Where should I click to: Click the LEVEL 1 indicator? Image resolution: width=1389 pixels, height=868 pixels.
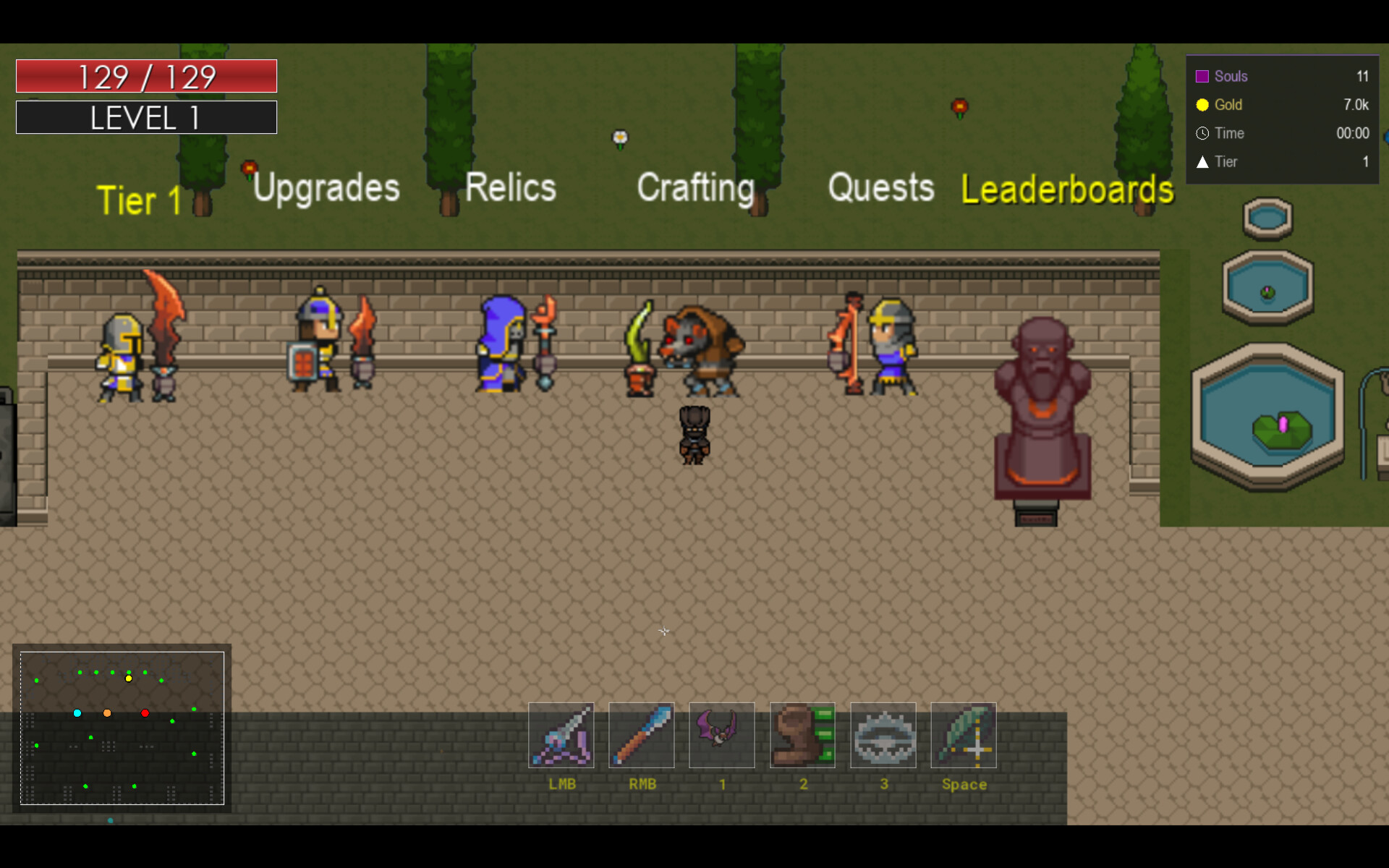click(145, 117)
